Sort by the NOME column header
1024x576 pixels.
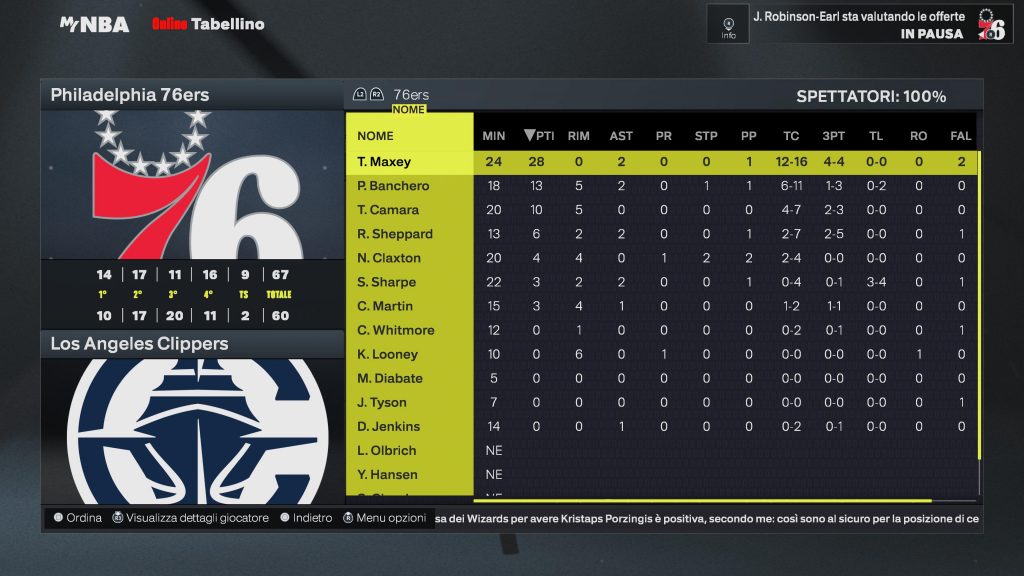coord(376,136)
